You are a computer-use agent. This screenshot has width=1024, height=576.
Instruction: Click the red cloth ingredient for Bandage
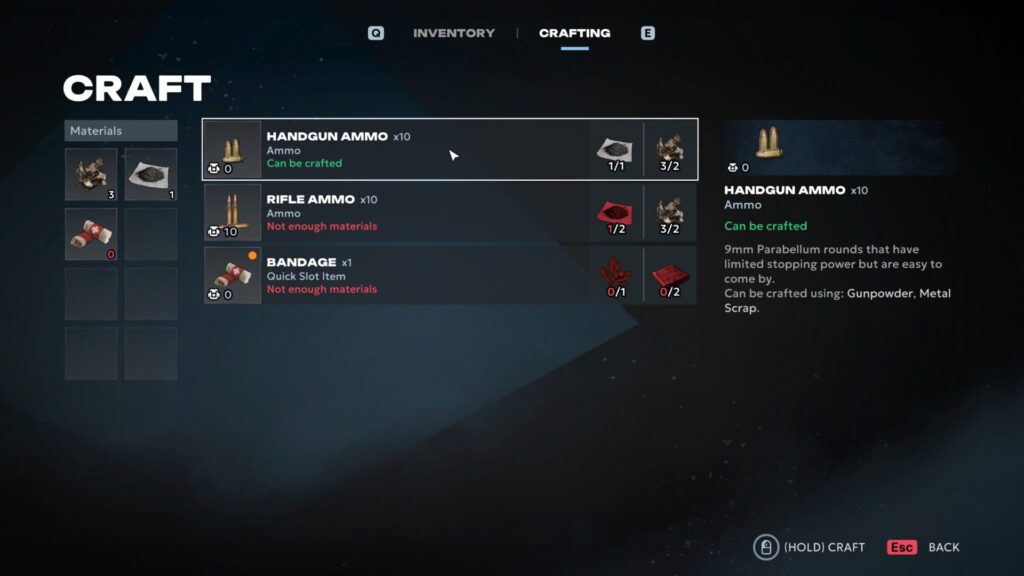point(669,275)
